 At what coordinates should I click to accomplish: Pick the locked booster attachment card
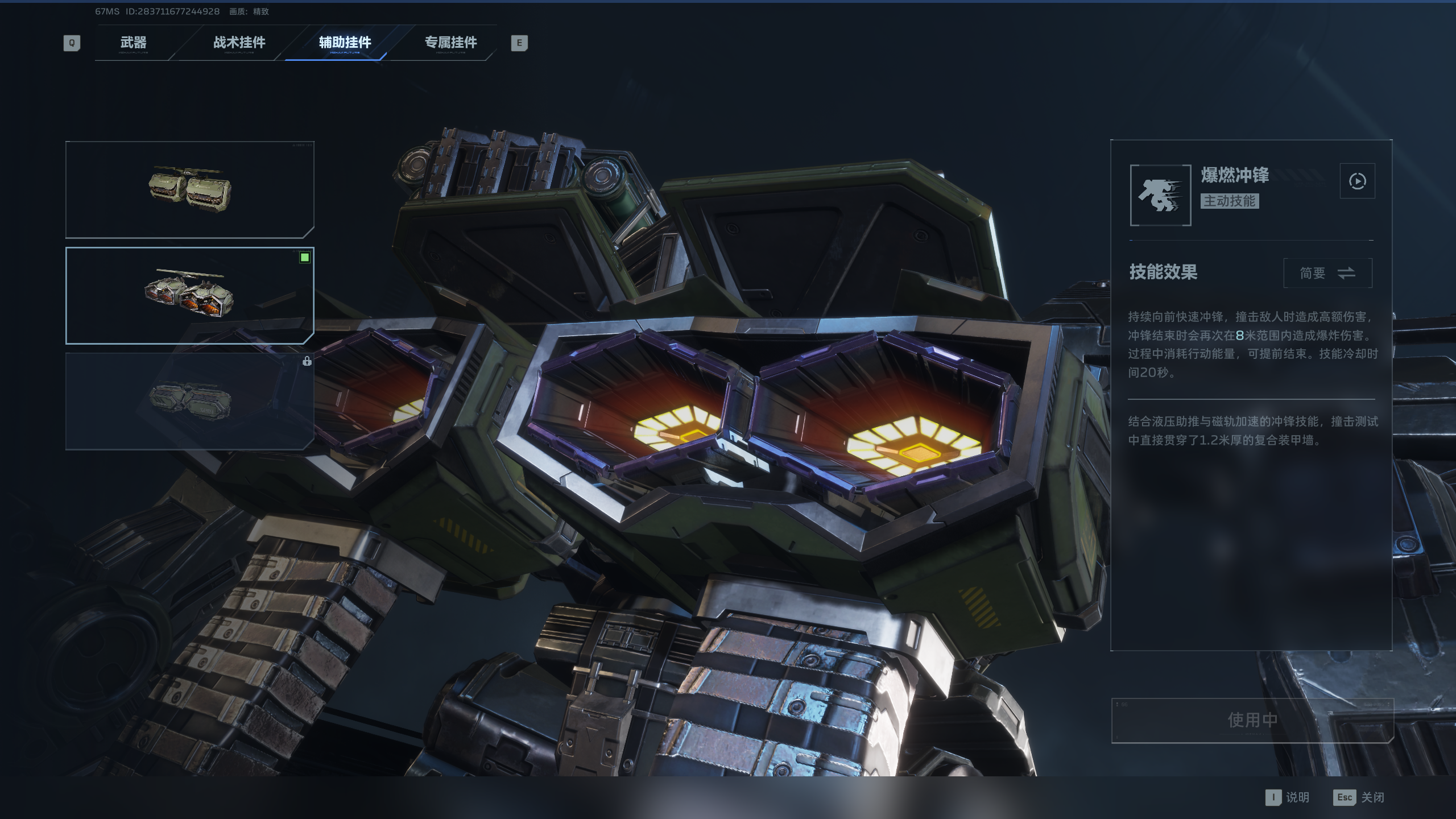(x=189, y=401)
